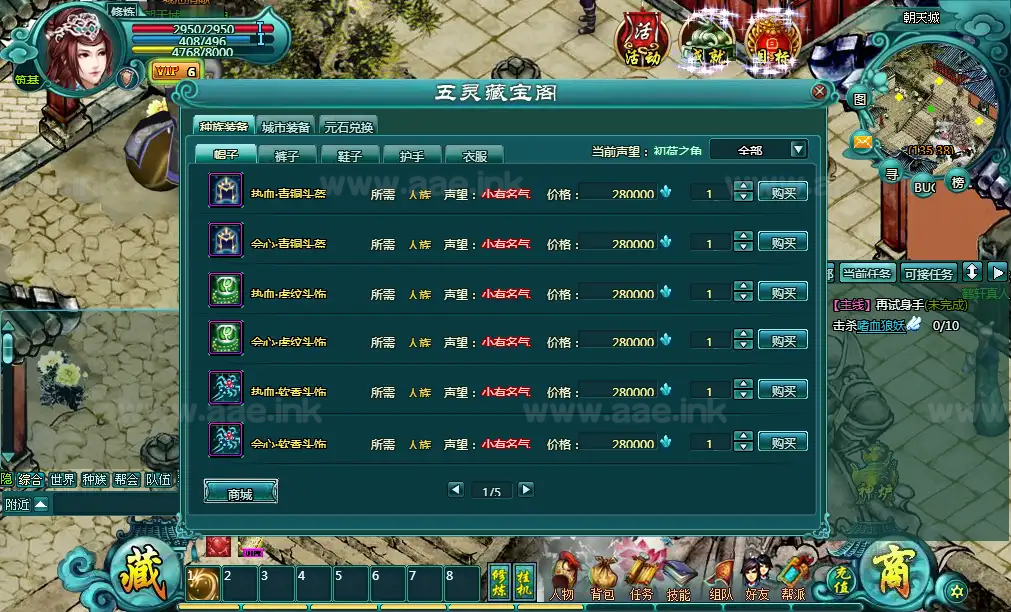Image resolution: width=1011 pixels, height=612 pixels.
Task: Purchase the 会心·软香斗饰 item
Action: coord(782,442)
